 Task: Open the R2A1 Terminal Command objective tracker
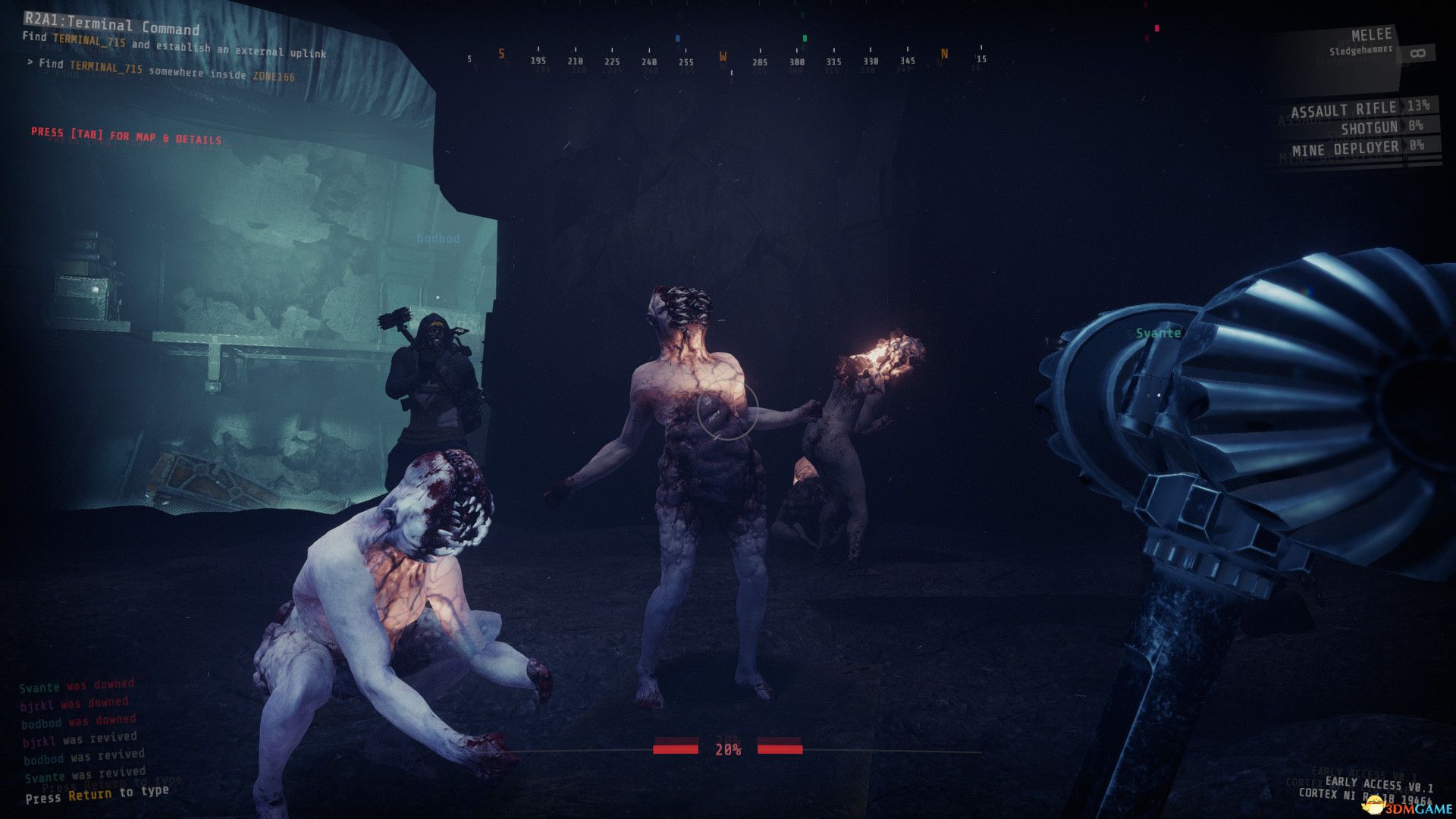[112, 27]
